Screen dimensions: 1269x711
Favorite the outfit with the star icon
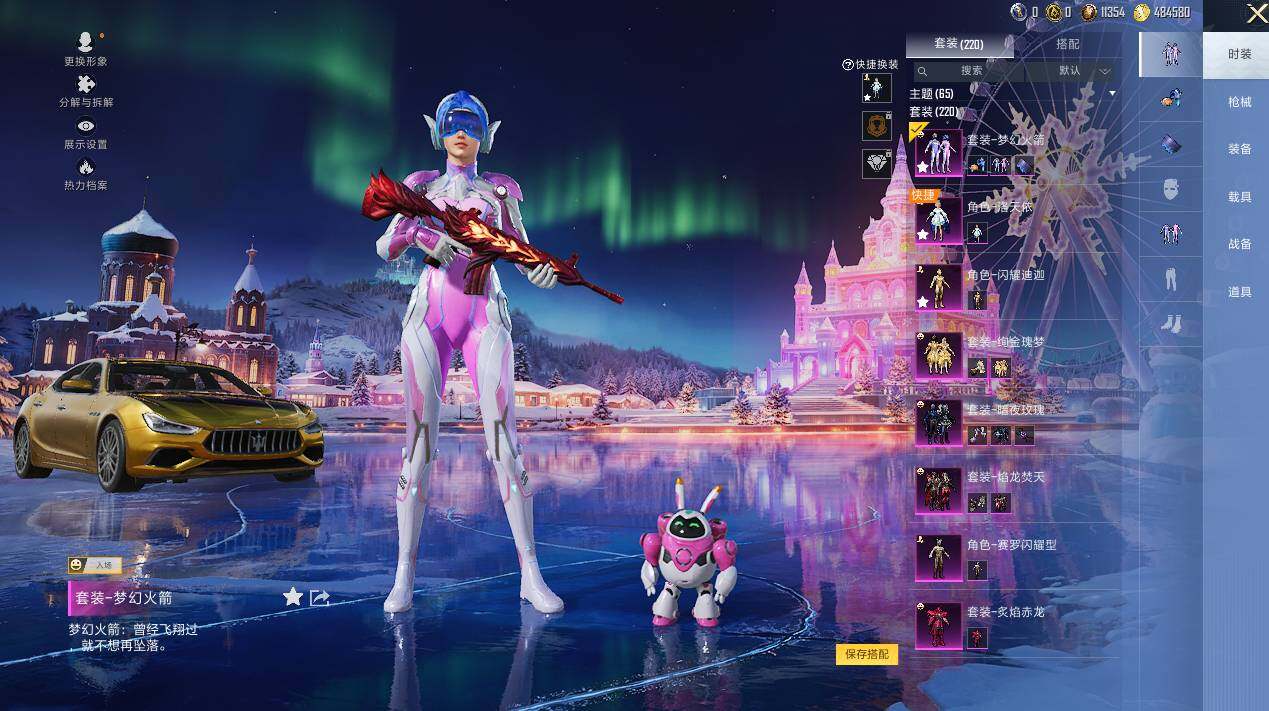[293, 597]
